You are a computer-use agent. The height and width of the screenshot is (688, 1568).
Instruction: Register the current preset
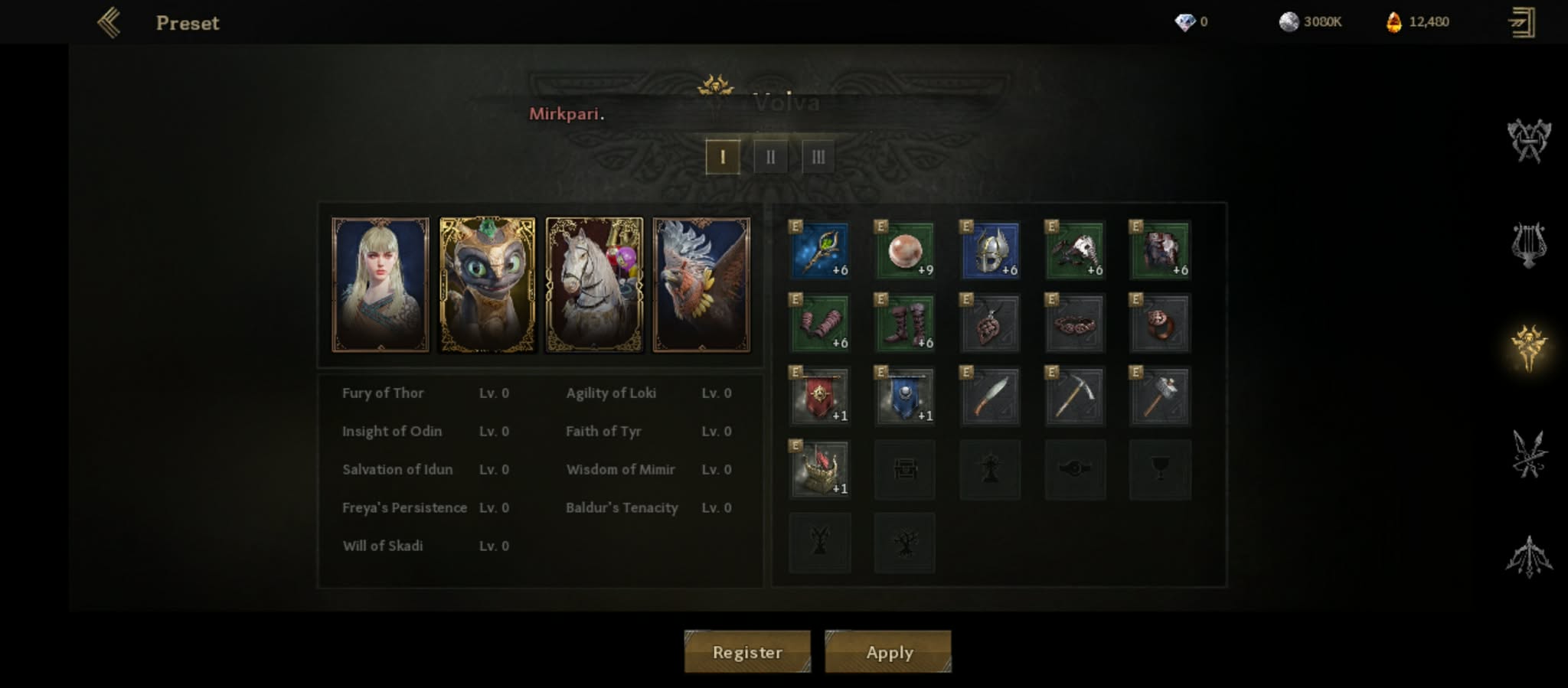(747, 652)
